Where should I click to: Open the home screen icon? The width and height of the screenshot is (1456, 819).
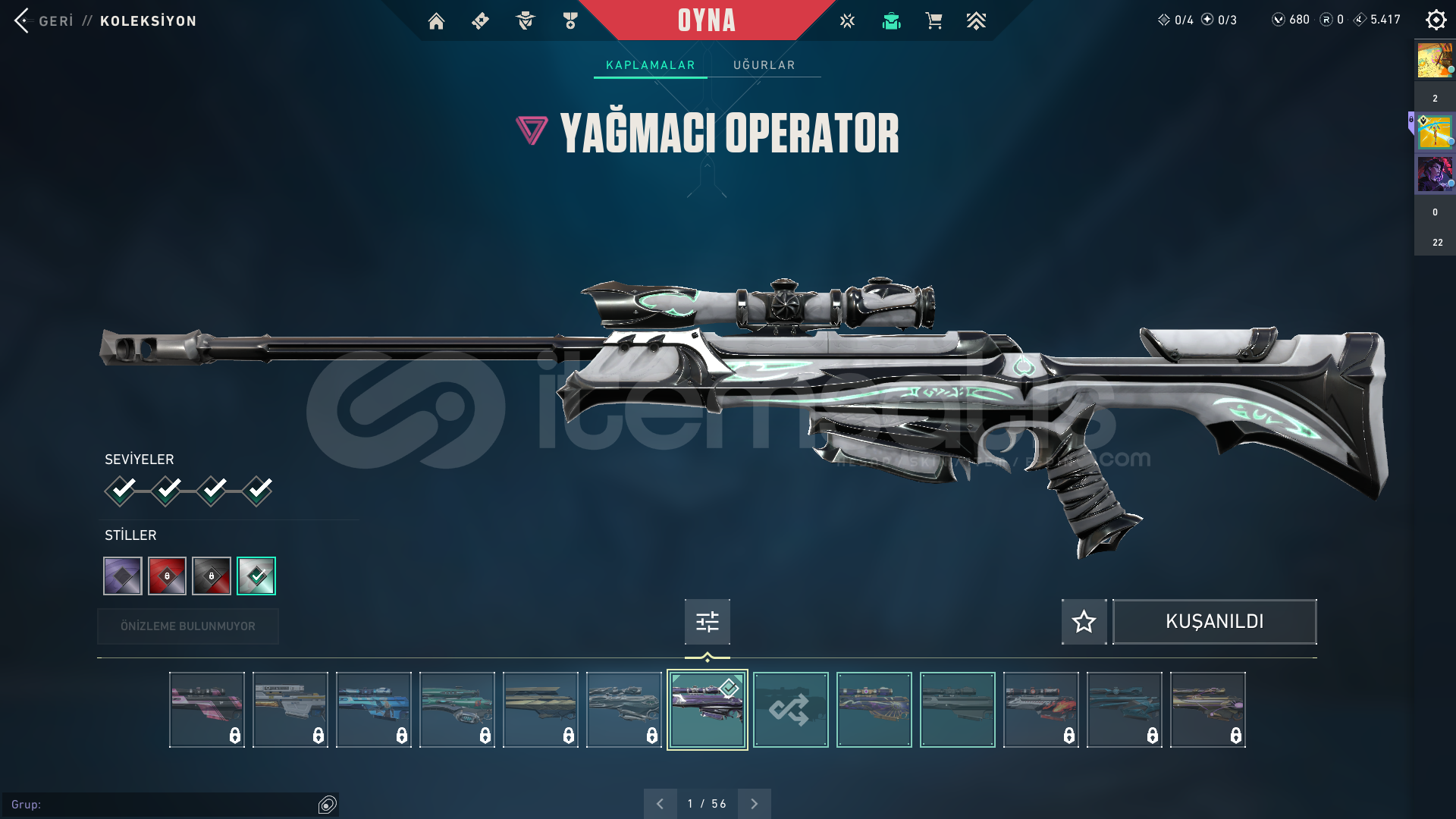[x=436, y=21]
